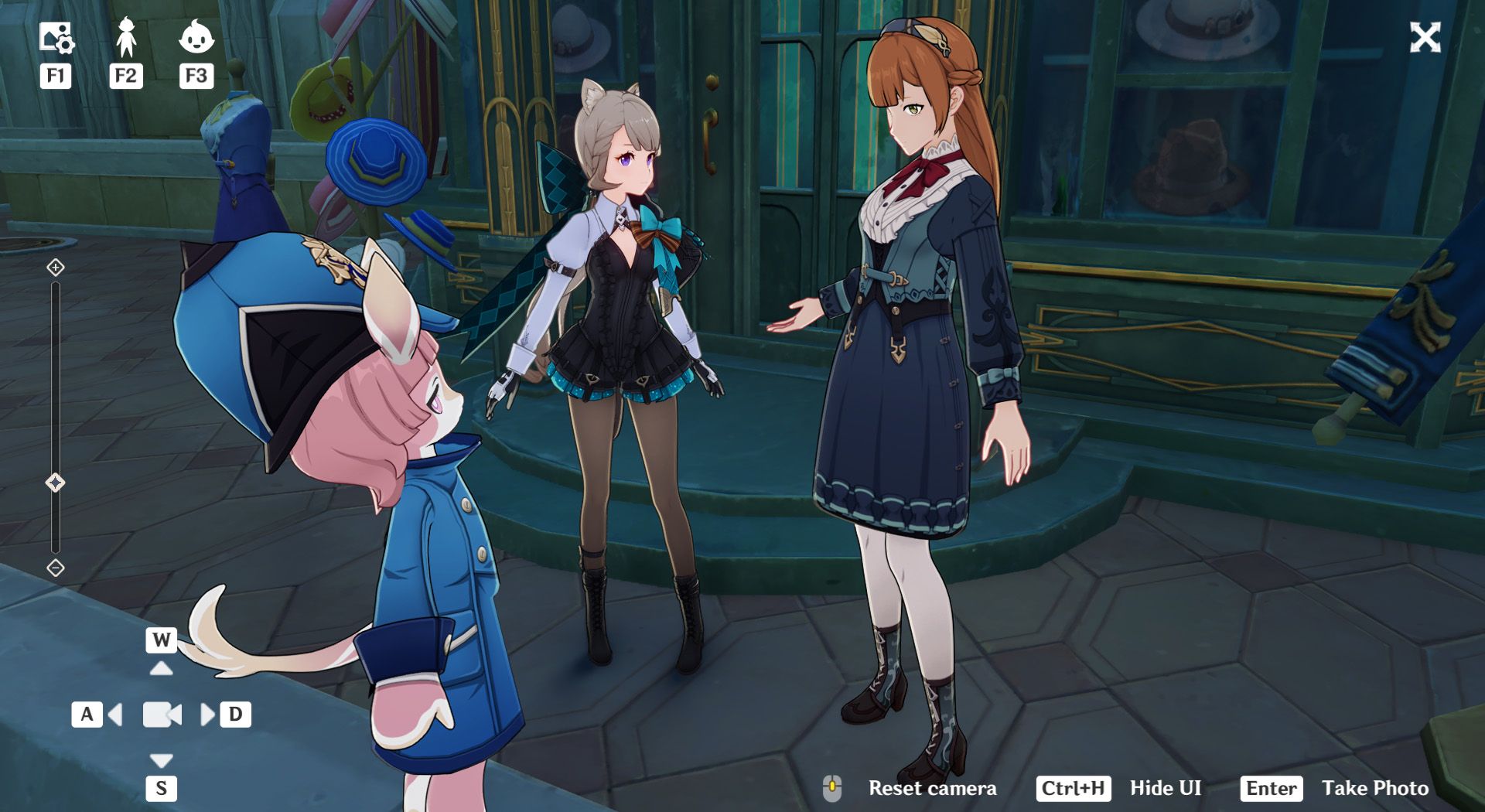The height and width of the screenshot is (812, 1485).
Task: Toggle Paimon visibility with the F3 icon
Action: click(196, 35)
